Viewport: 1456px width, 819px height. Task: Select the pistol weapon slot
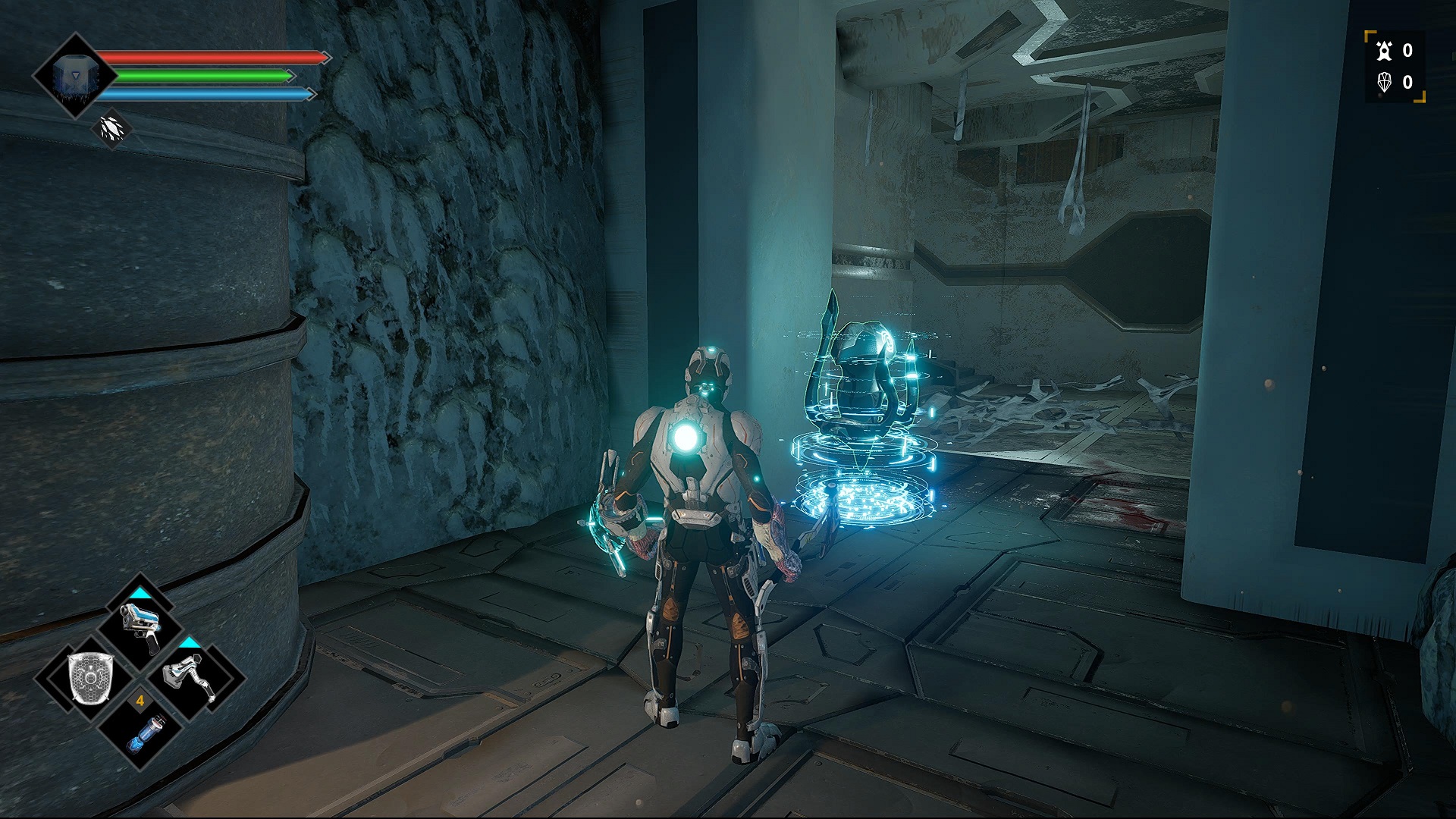click(141, 627)
